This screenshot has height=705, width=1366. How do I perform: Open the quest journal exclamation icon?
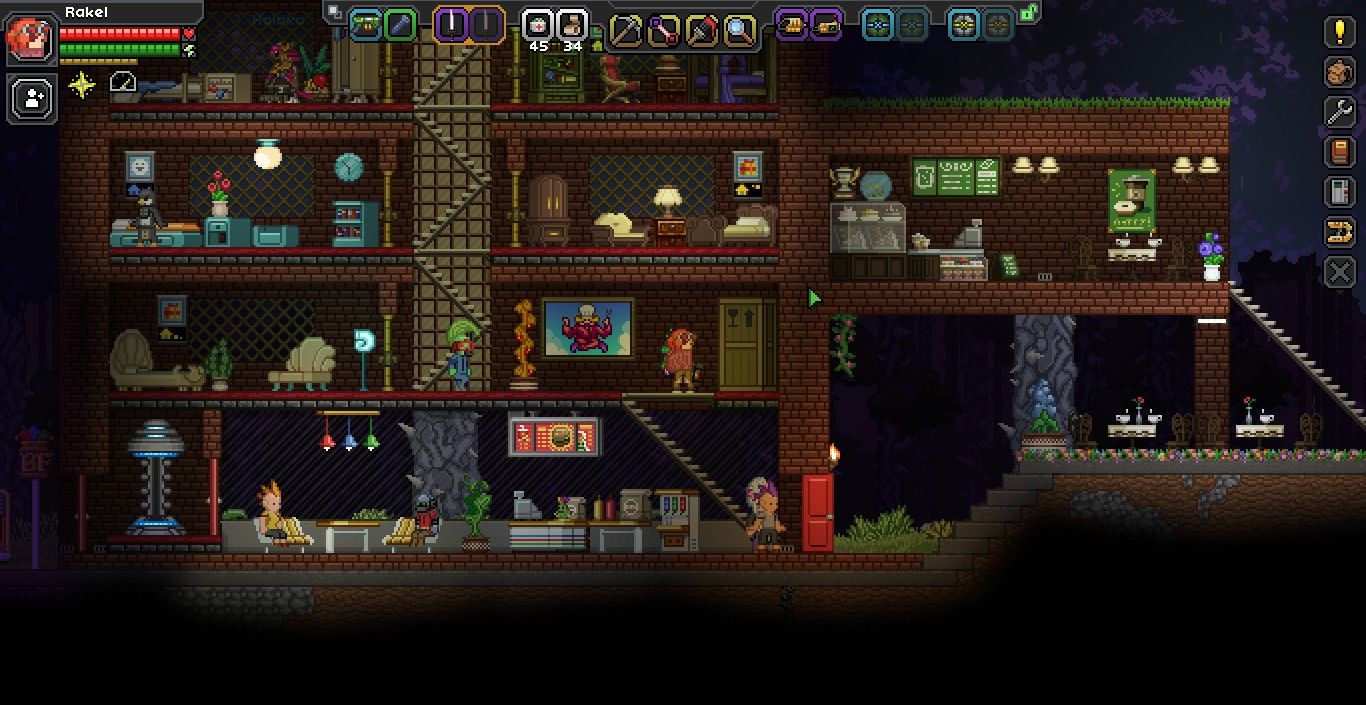[1340, 32]
